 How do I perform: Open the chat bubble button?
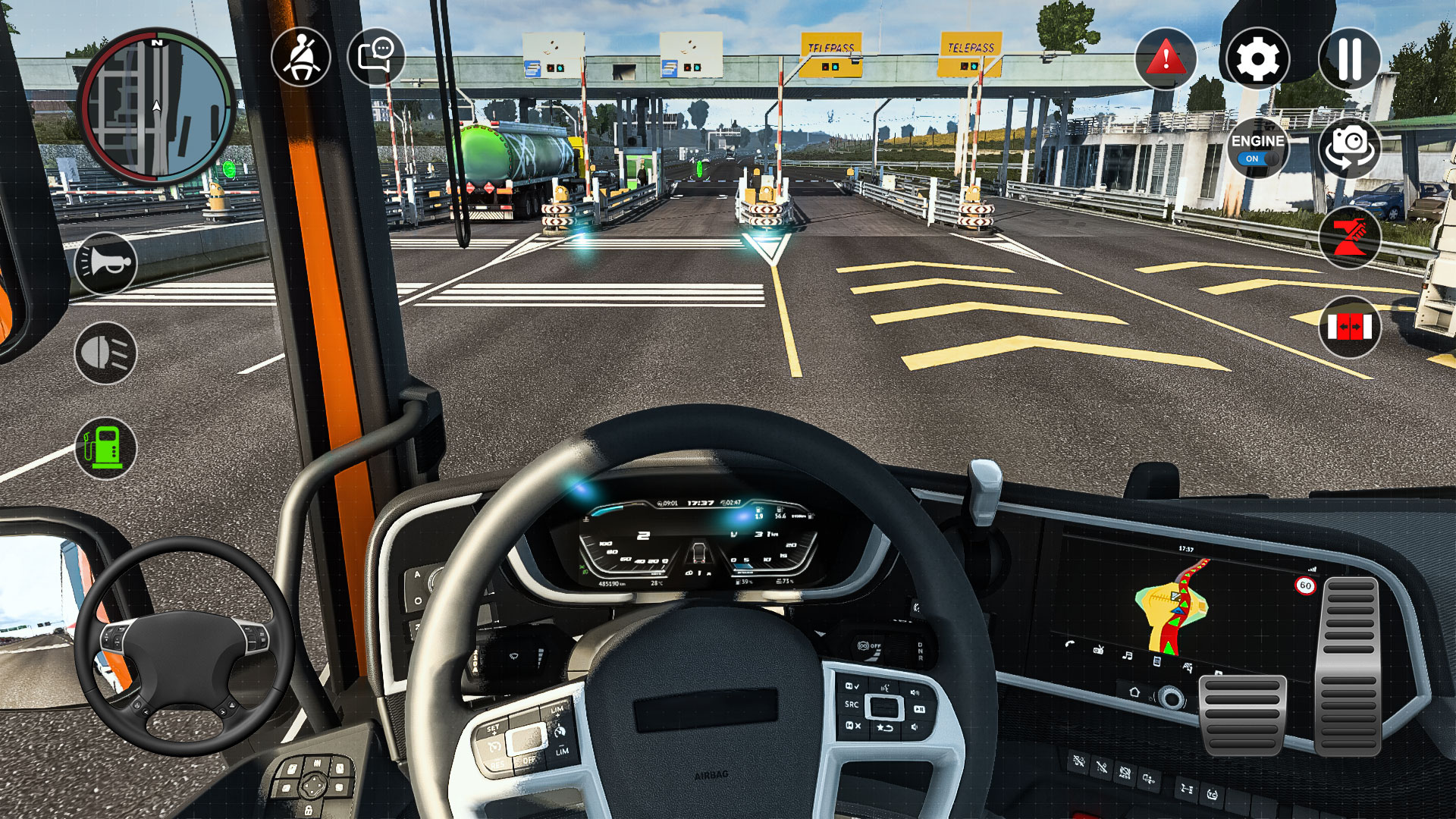[x=376, y=58]
